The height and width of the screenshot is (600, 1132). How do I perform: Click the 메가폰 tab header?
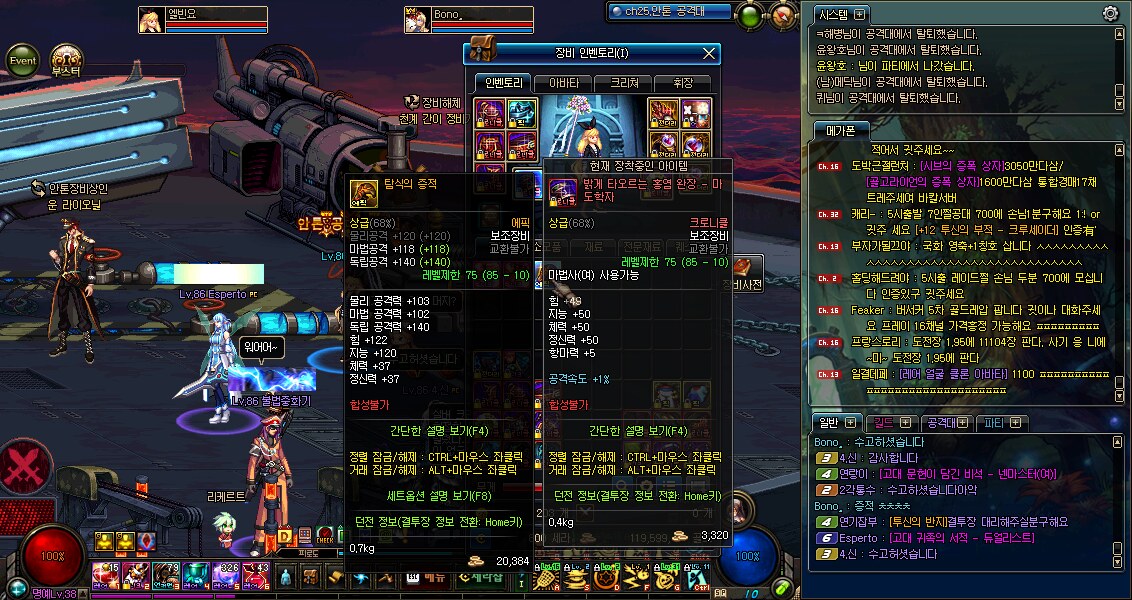pyautogui.click(x=840, y=130)
